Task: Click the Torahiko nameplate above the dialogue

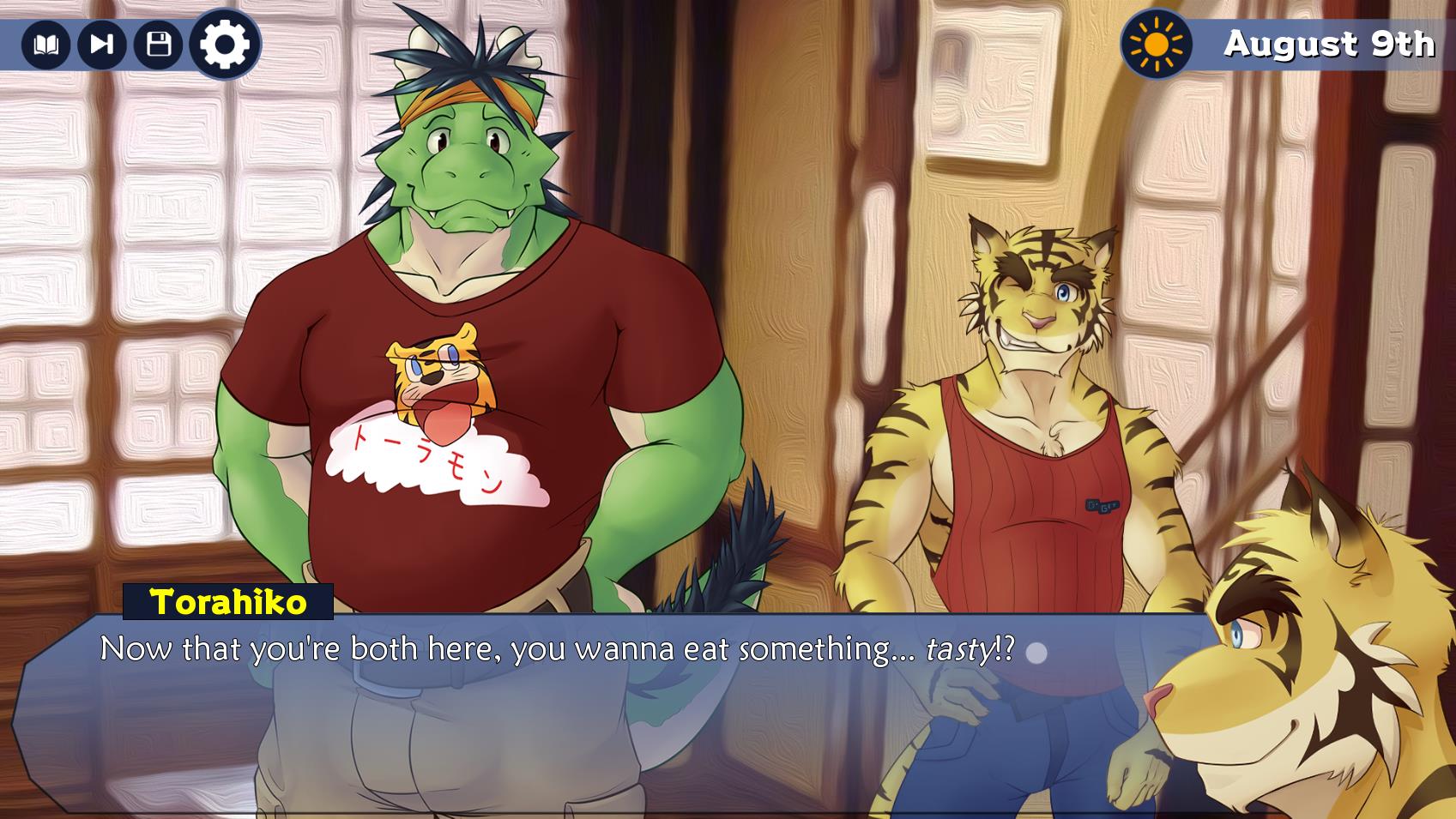Action: 230,604
